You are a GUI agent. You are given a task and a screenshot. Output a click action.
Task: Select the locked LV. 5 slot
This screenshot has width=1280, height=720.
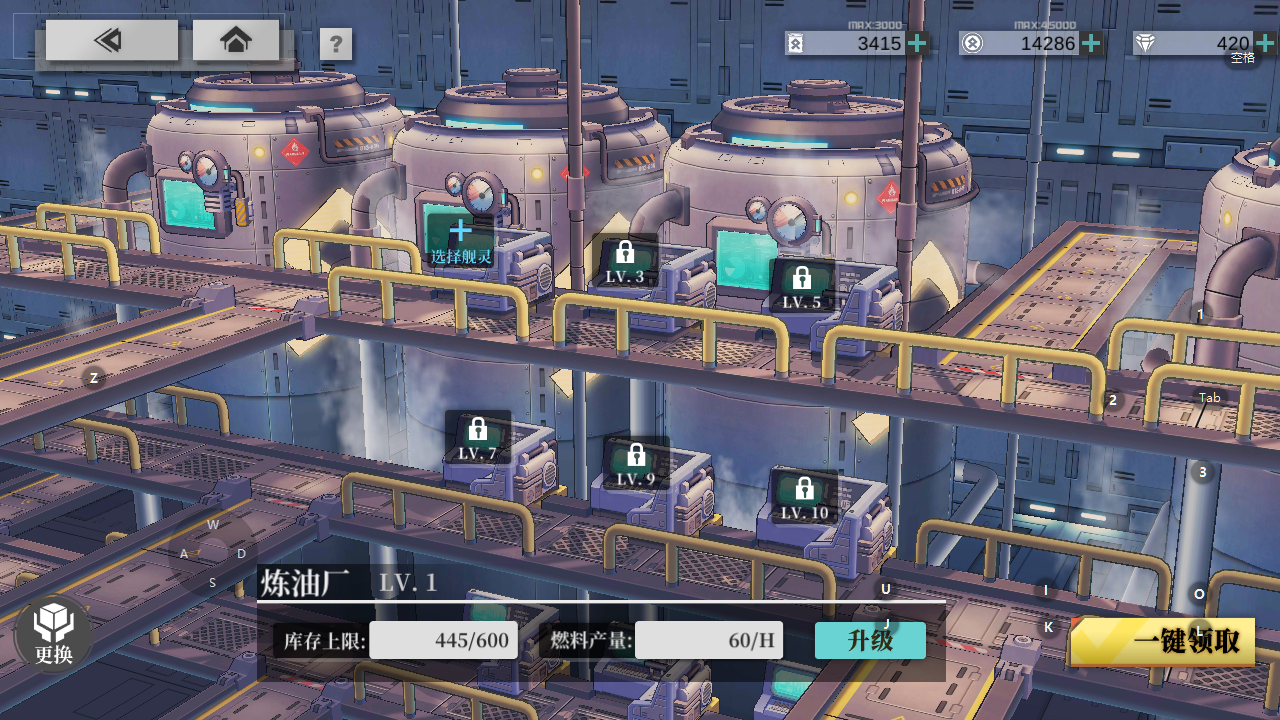[x=801, y=287]
